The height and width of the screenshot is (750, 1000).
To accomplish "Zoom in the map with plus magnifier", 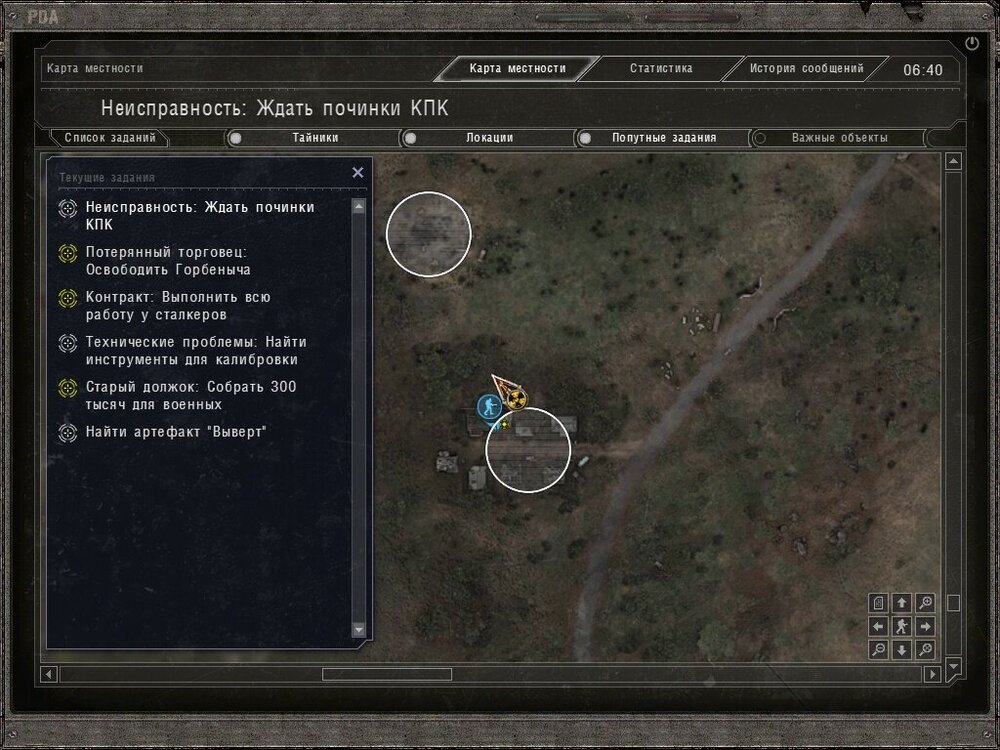I will pos(926,603).
